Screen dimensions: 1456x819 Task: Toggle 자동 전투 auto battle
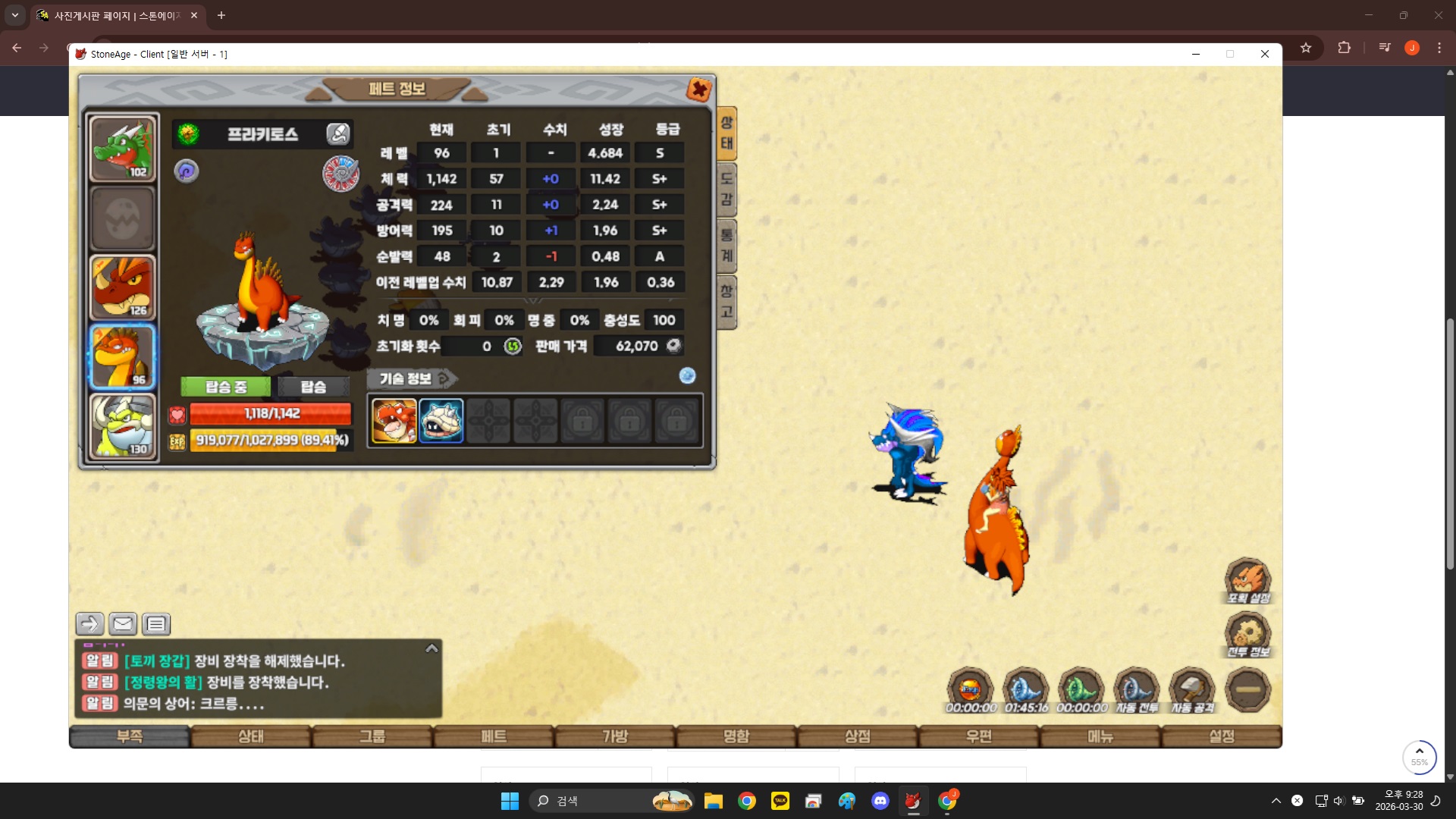(1136, 690)
